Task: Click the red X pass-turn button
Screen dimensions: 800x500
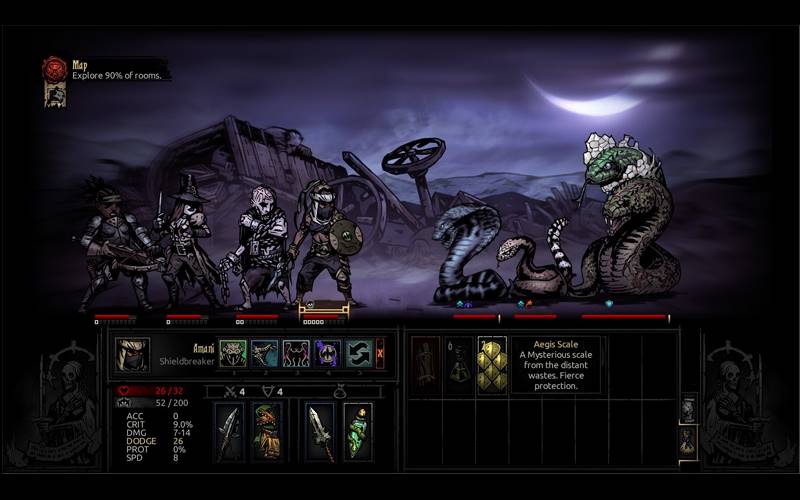Action: (x=380, y=354)
